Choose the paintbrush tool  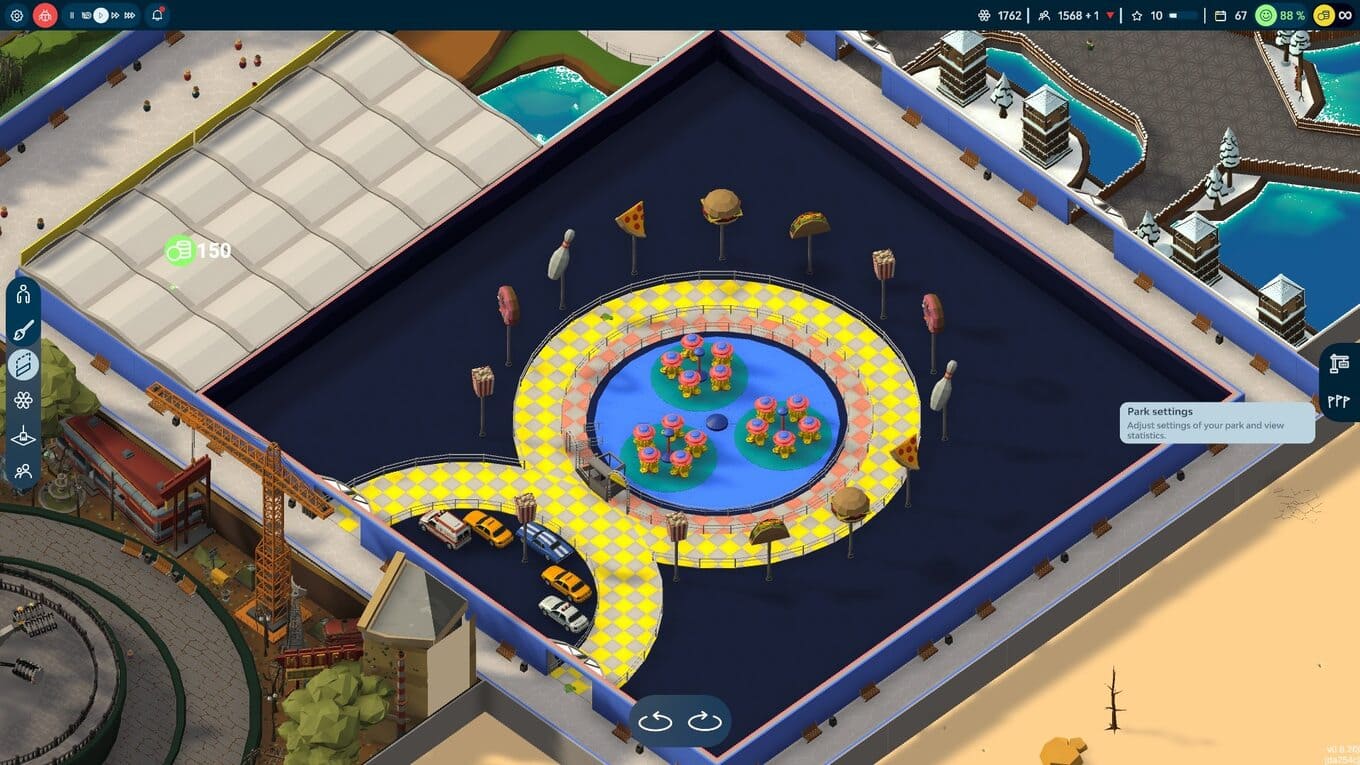pyautogui.click(x=24, y=330)
